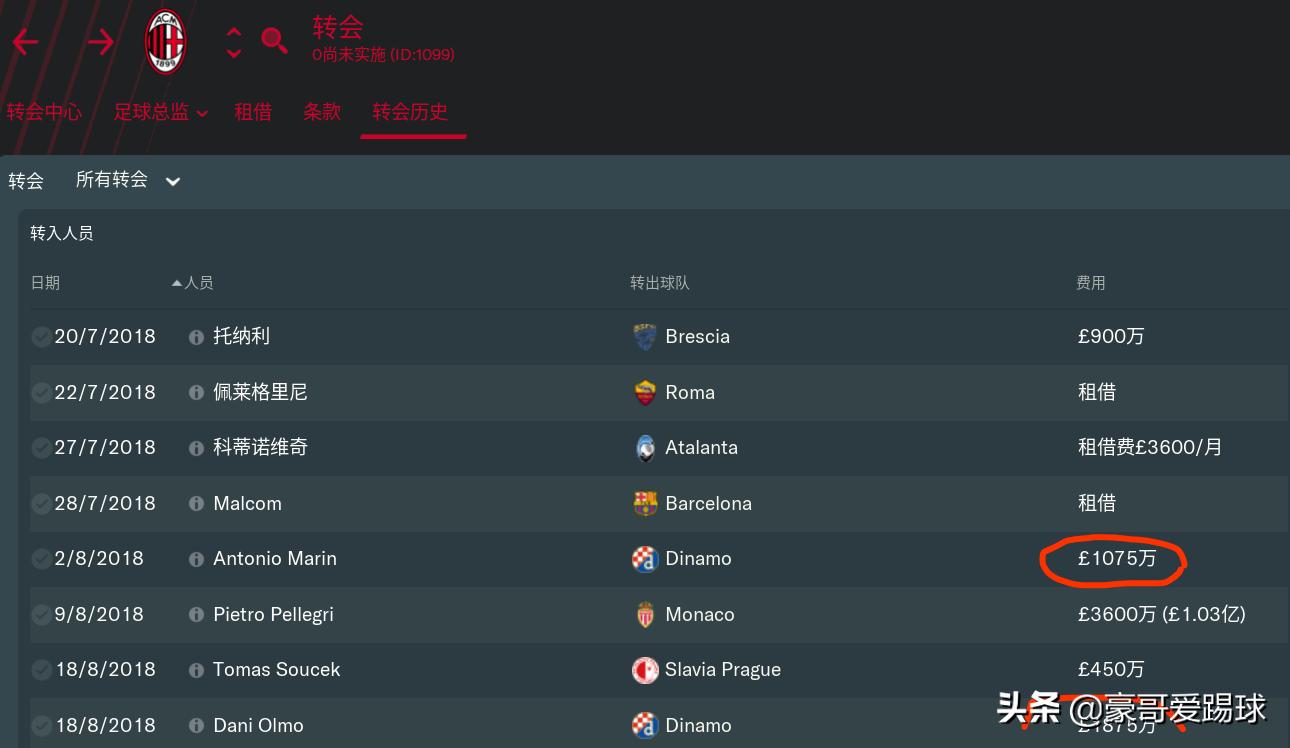Toggle the checkmark beside Dani Olmo's date

[41, 725]
